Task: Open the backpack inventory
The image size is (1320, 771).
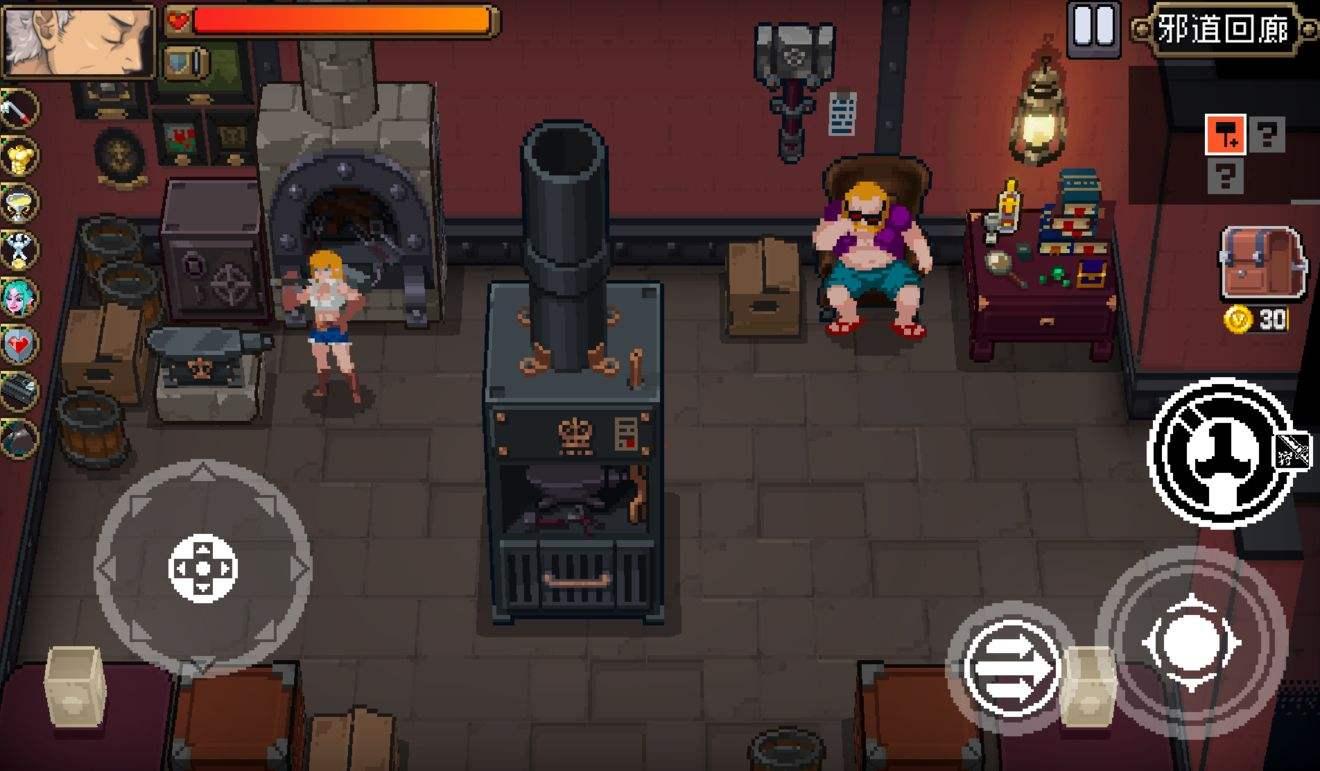Action: tap(1262, 263)
